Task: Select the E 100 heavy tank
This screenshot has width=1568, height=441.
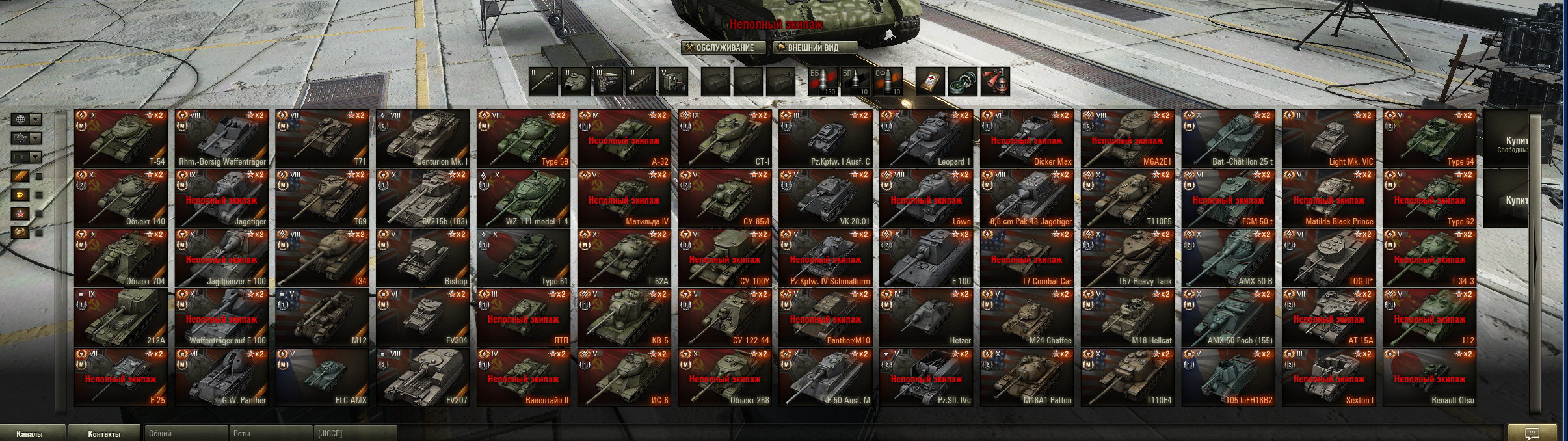Action: click(927, 258)
